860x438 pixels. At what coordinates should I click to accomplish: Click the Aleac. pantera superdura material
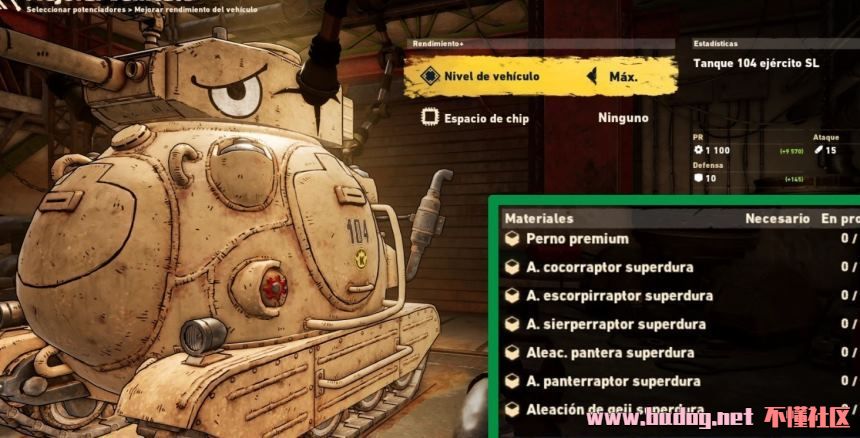tap(609, 353)
